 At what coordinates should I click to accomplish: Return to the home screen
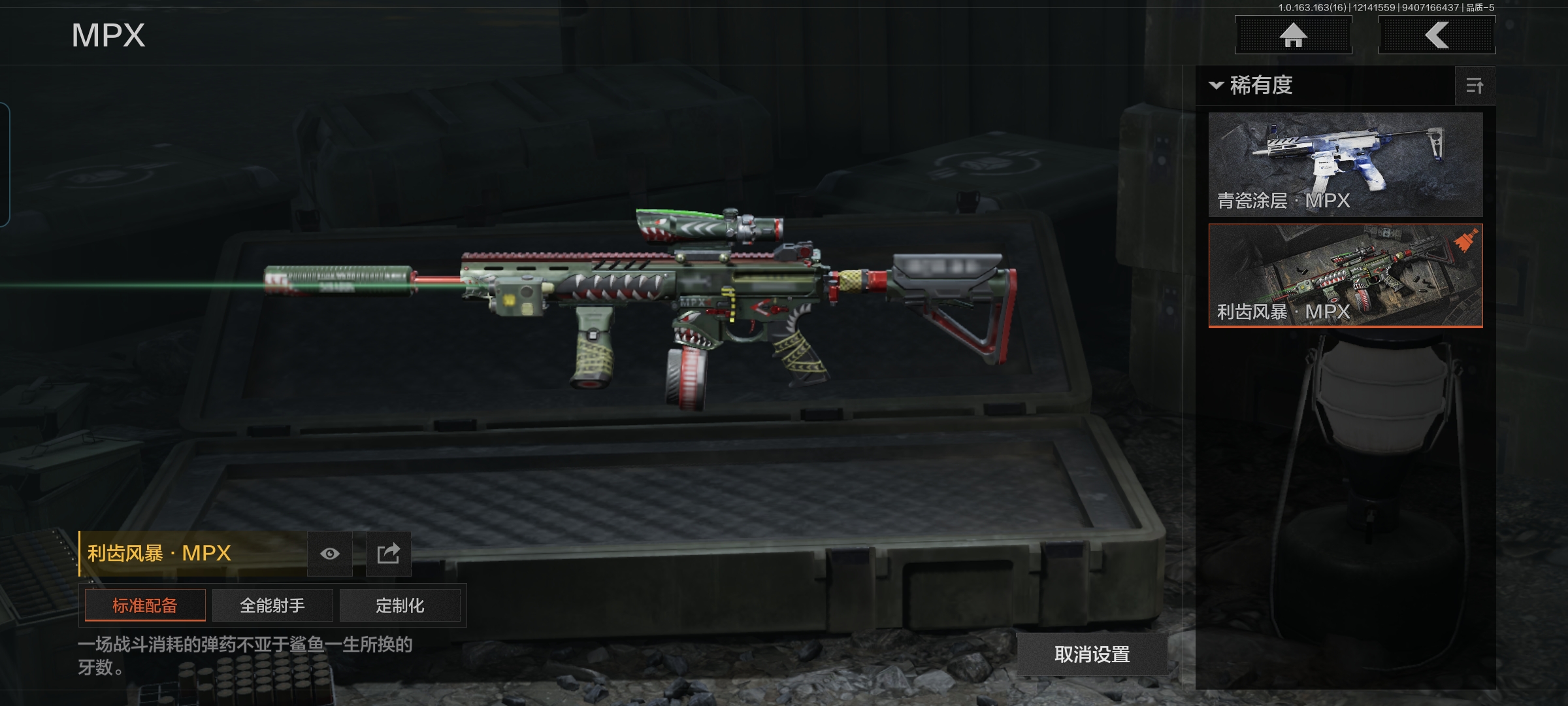coord(1293,35)
